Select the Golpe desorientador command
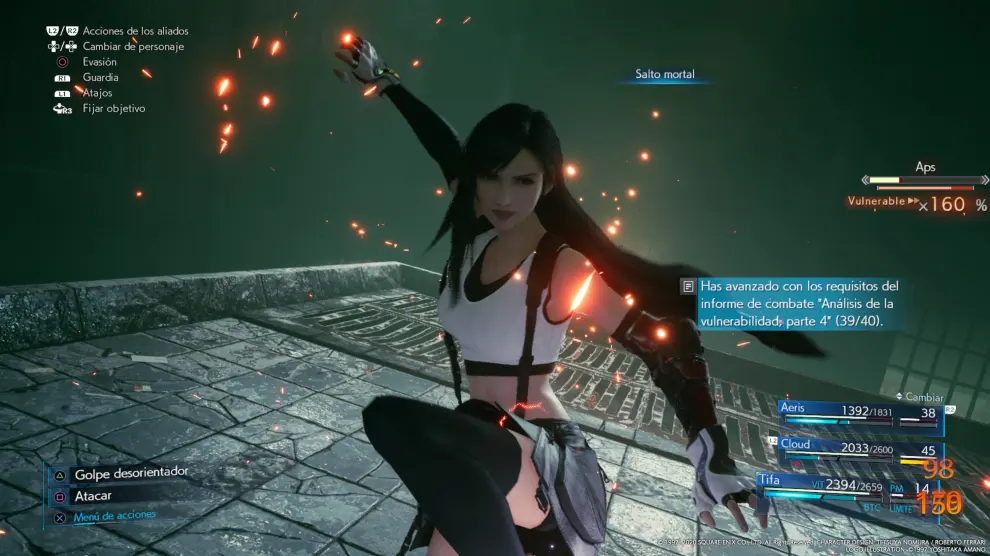990x556 pixels. click(x=130, y=472)
